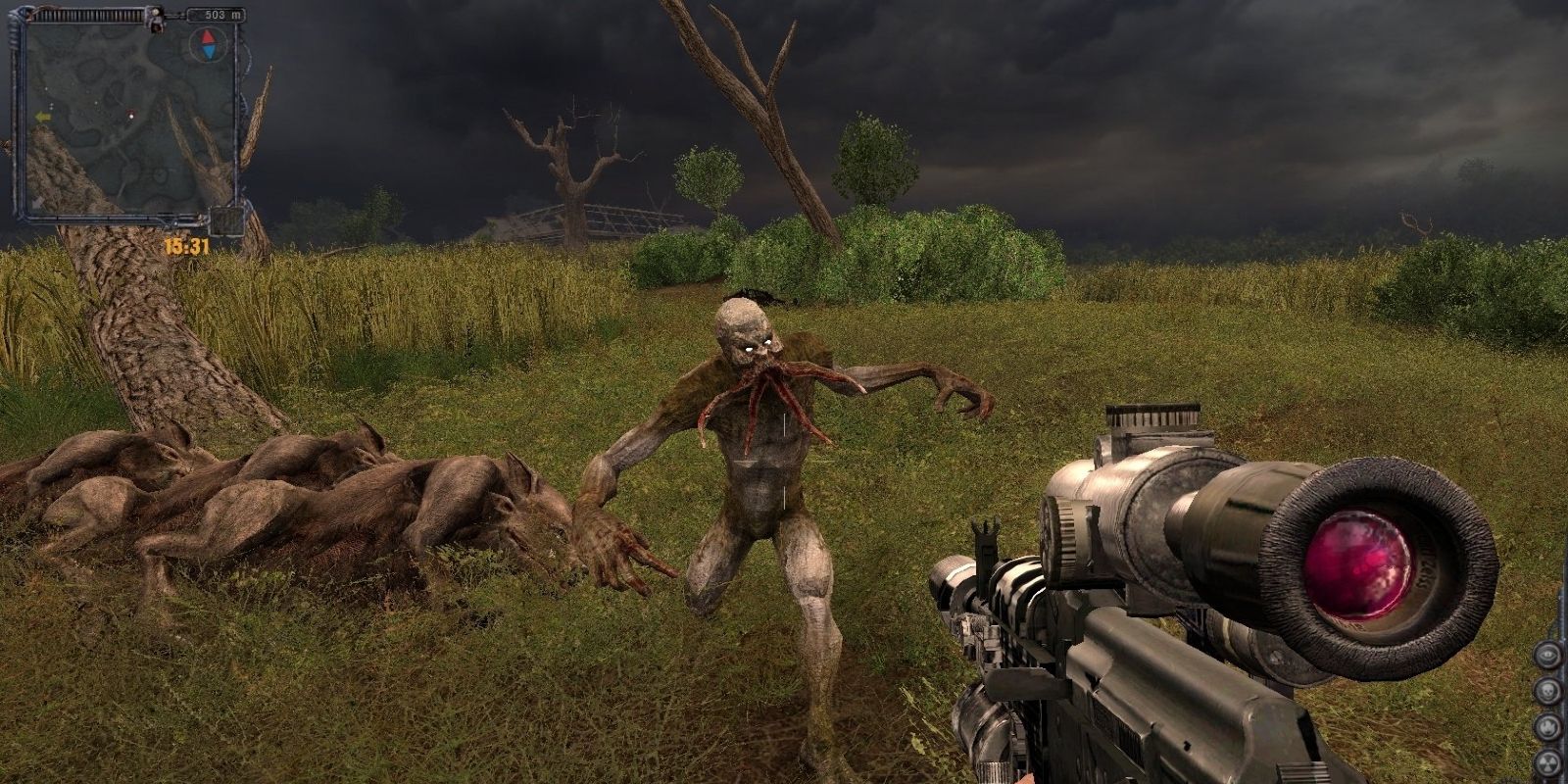
Task: Select the yellow objective arrow on the minimap
Action: (x=43, y=117)
